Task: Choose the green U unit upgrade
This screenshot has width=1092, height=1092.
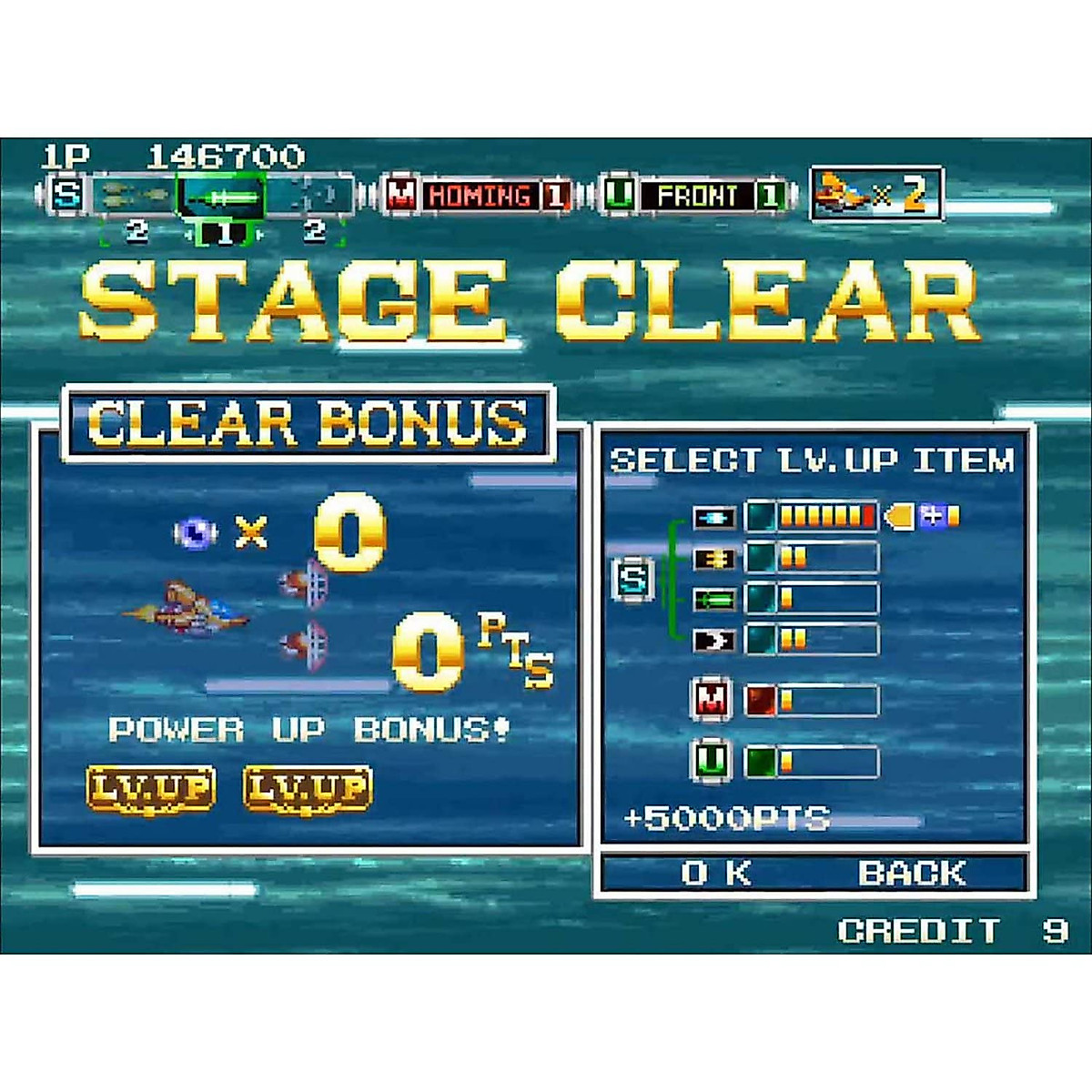Action: pos(785,761)
